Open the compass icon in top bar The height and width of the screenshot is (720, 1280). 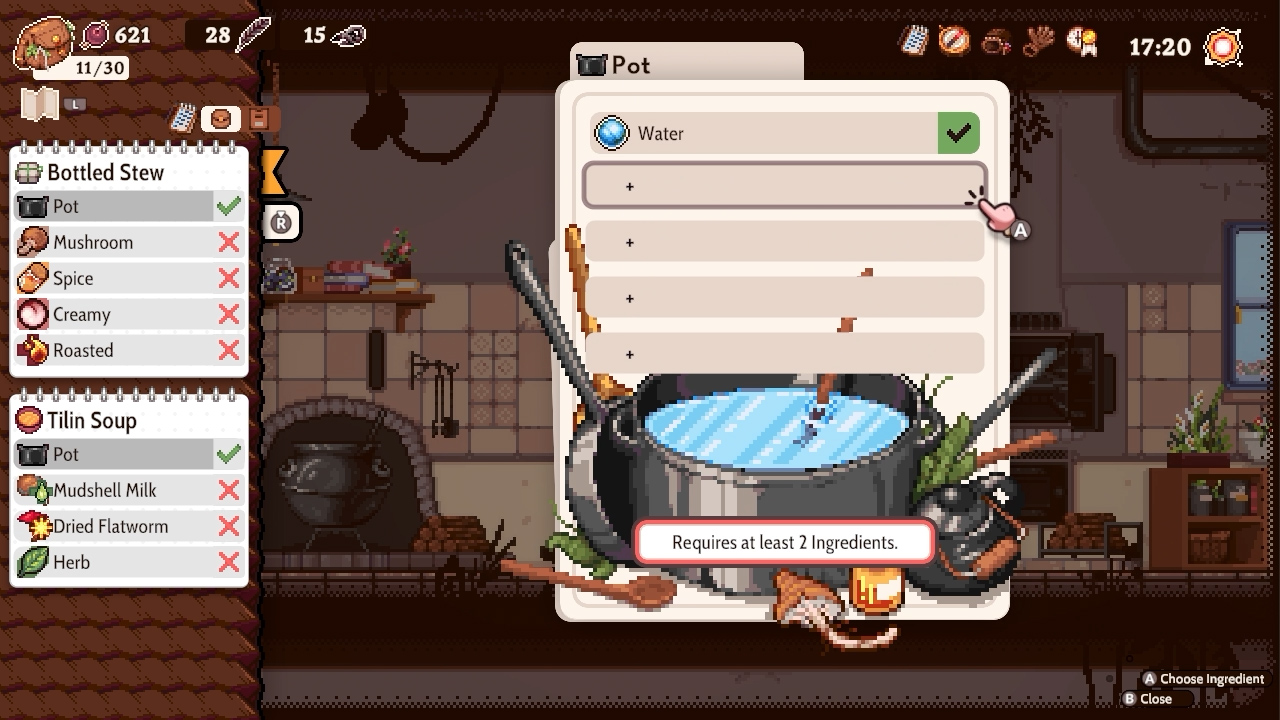(954, 41)
